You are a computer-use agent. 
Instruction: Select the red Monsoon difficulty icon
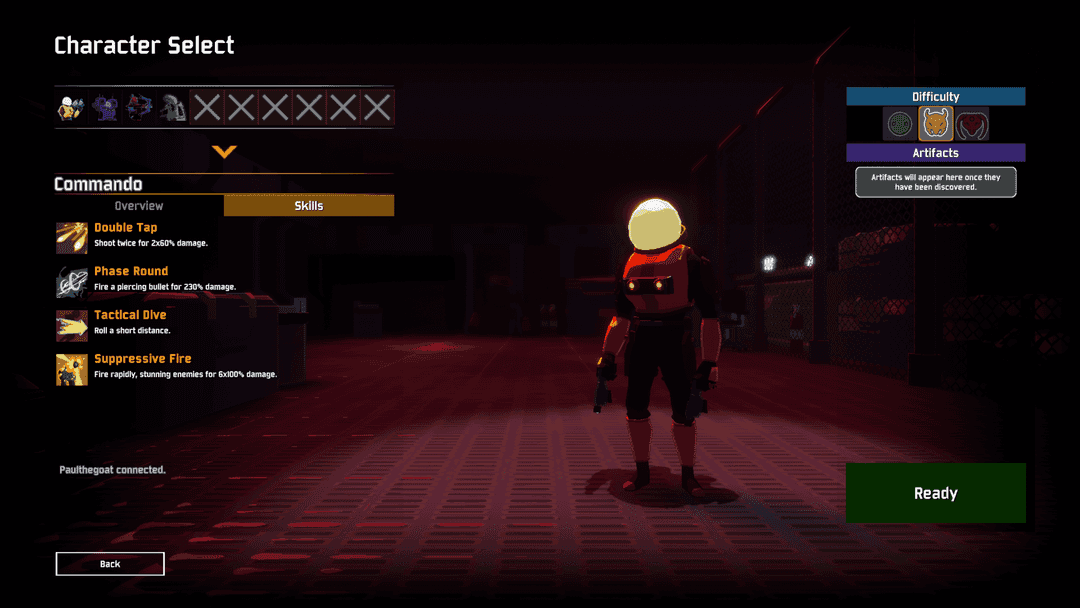click(x=971, y=125)
